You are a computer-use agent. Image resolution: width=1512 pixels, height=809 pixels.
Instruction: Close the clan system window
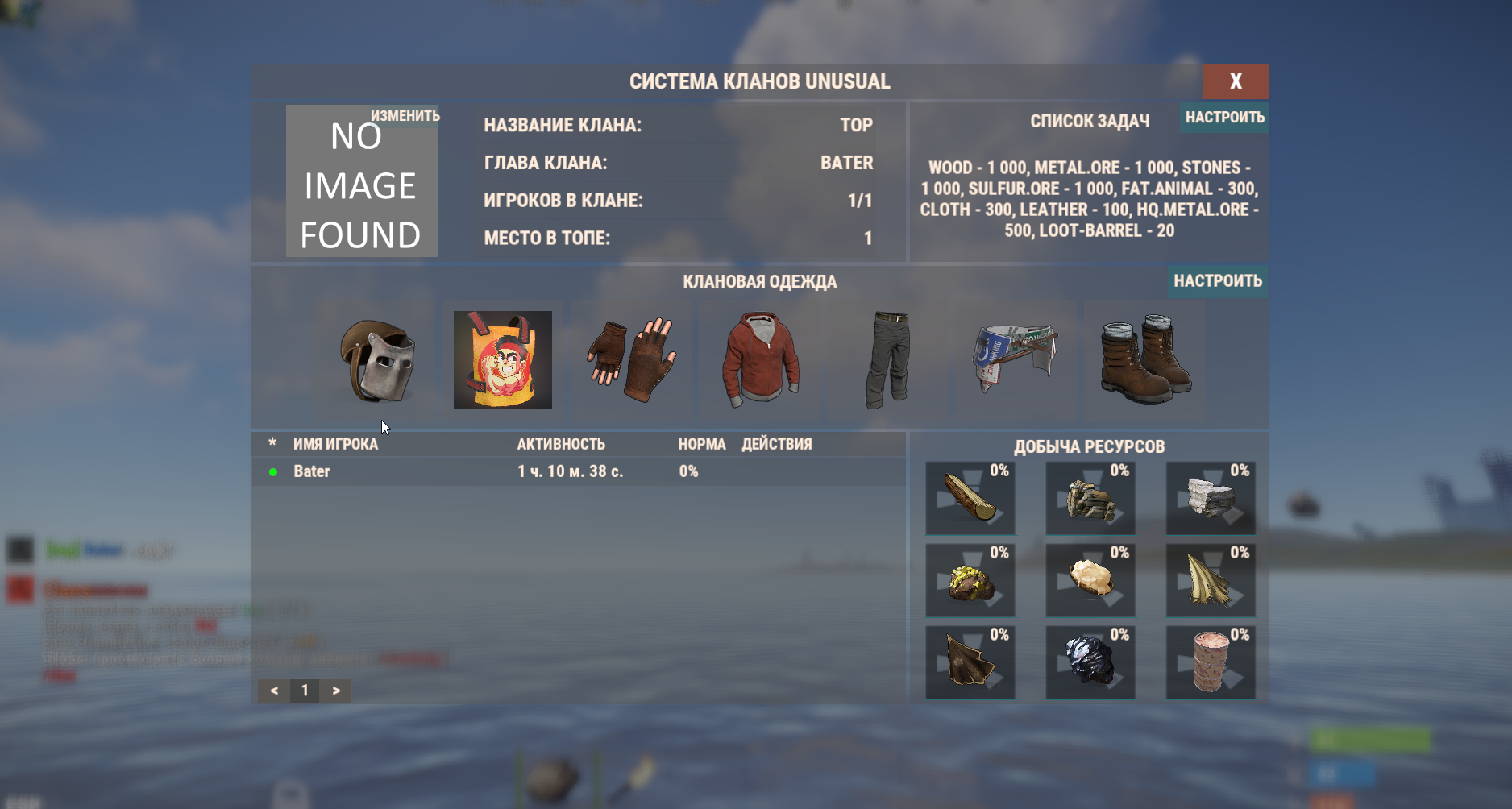tap(1235, 81)
